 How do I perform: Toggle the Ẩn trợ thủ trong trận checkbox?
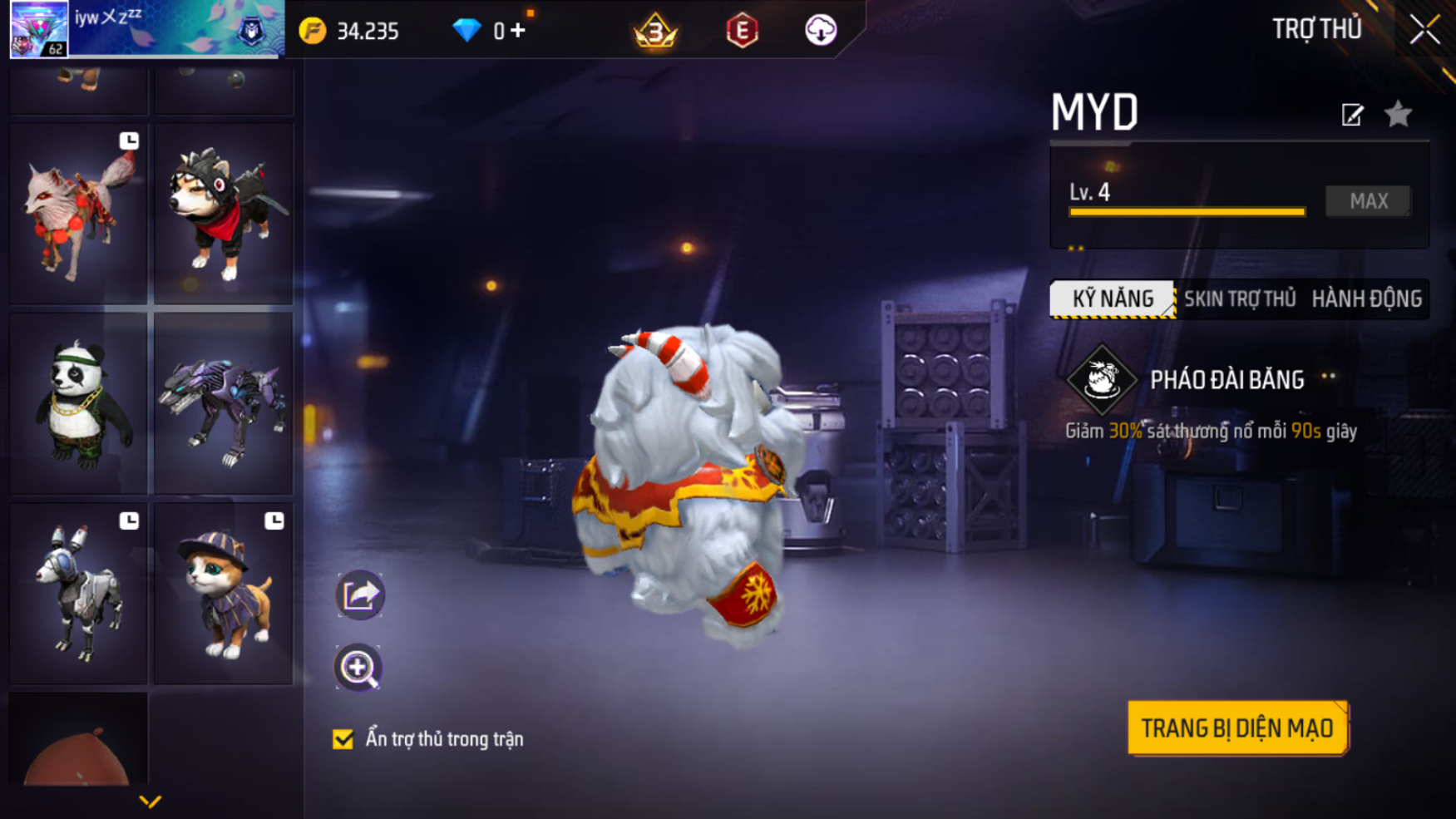[x=343, y=739]
